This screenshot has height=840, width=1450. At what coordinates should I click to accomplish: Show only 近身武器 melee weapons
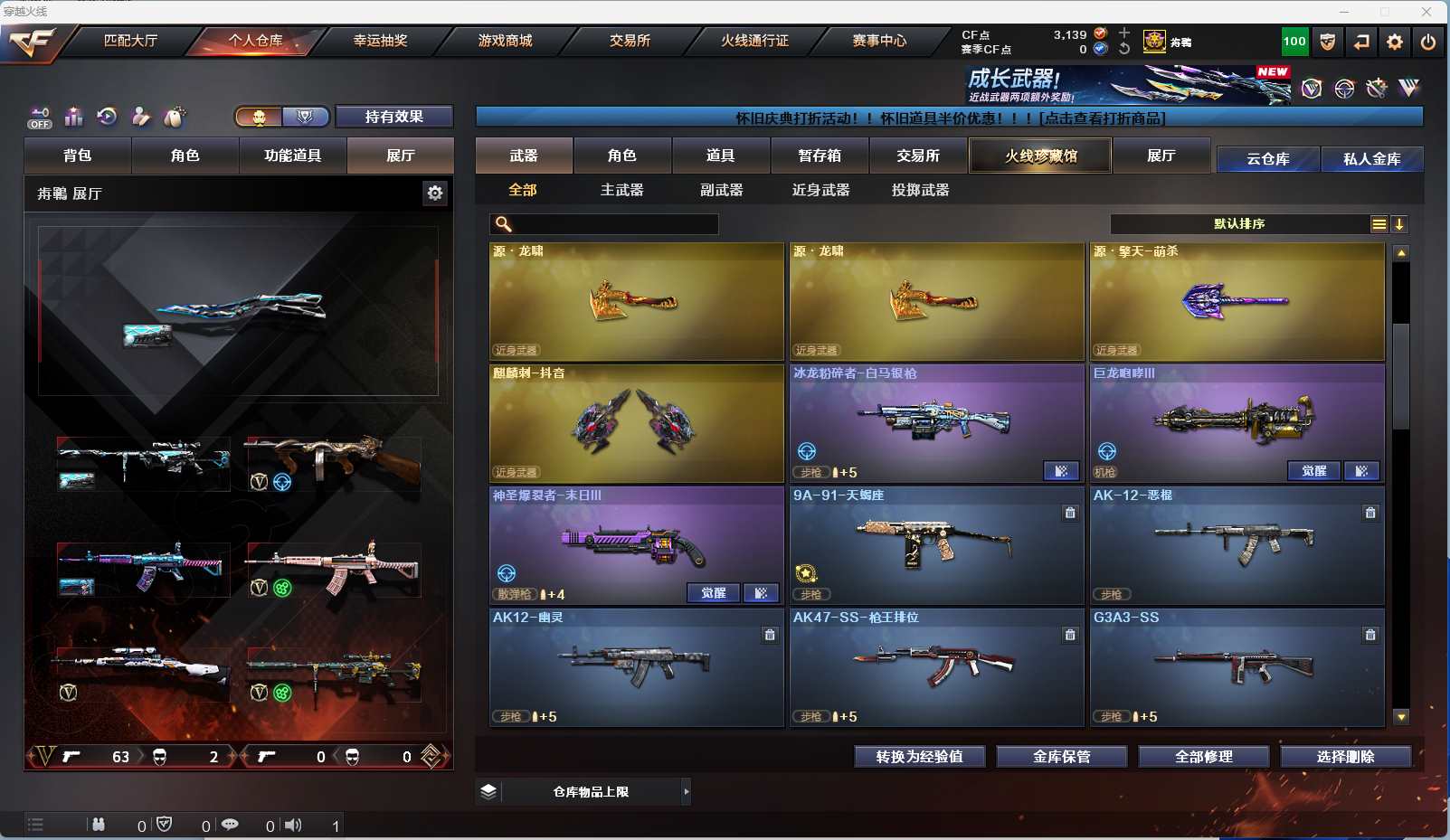click(x=820, y=190)
